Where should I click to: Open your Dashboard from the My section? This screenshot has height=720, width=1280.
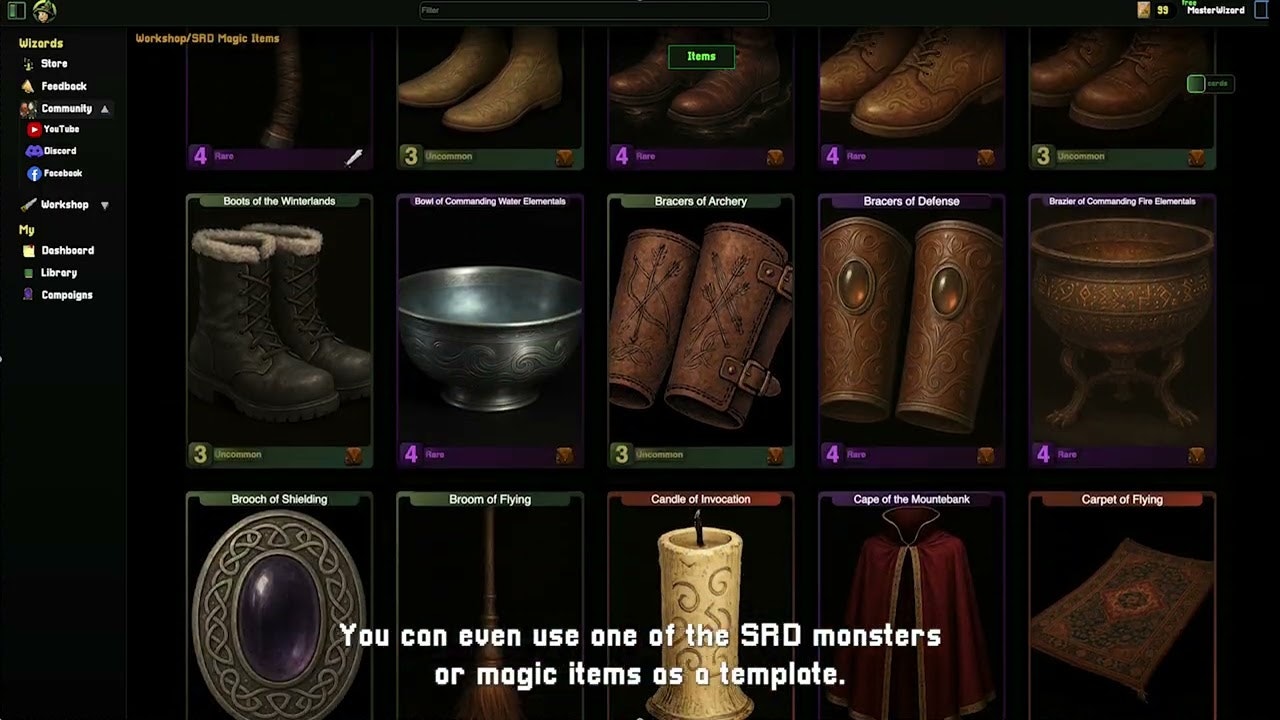pyautogui.click(x=28, y=250)
